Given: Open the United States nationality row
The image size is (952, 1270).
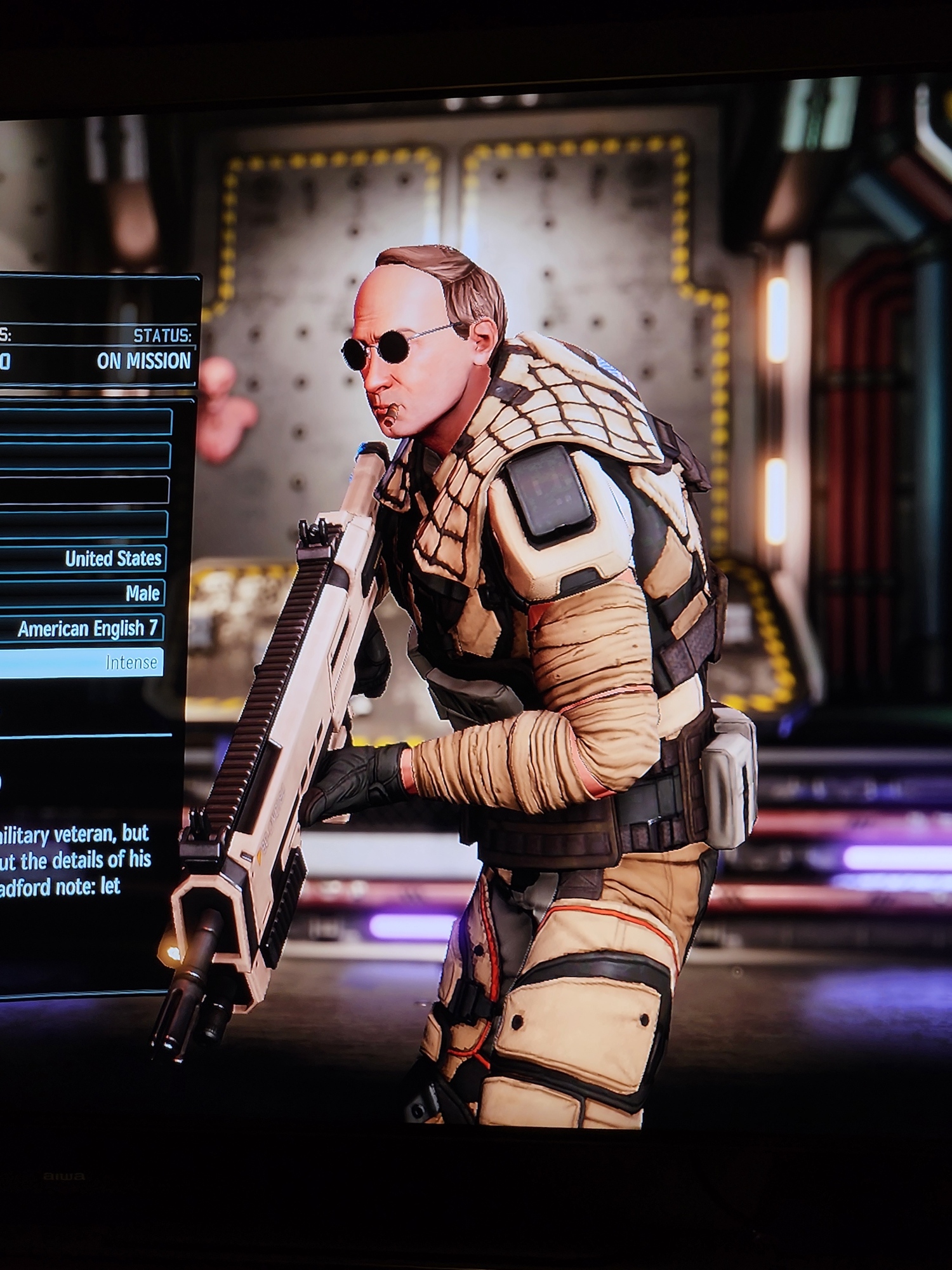Looking at the screenshot, I should (86, 559).
